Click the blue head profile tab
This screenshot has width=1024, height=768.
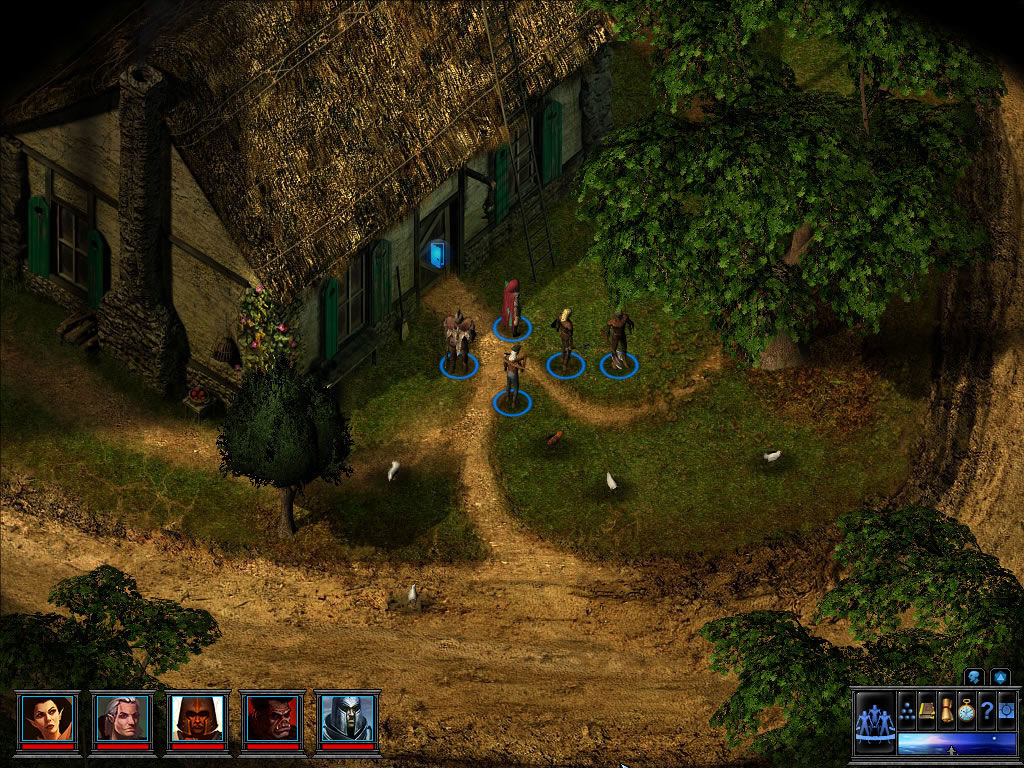point(973,677)
